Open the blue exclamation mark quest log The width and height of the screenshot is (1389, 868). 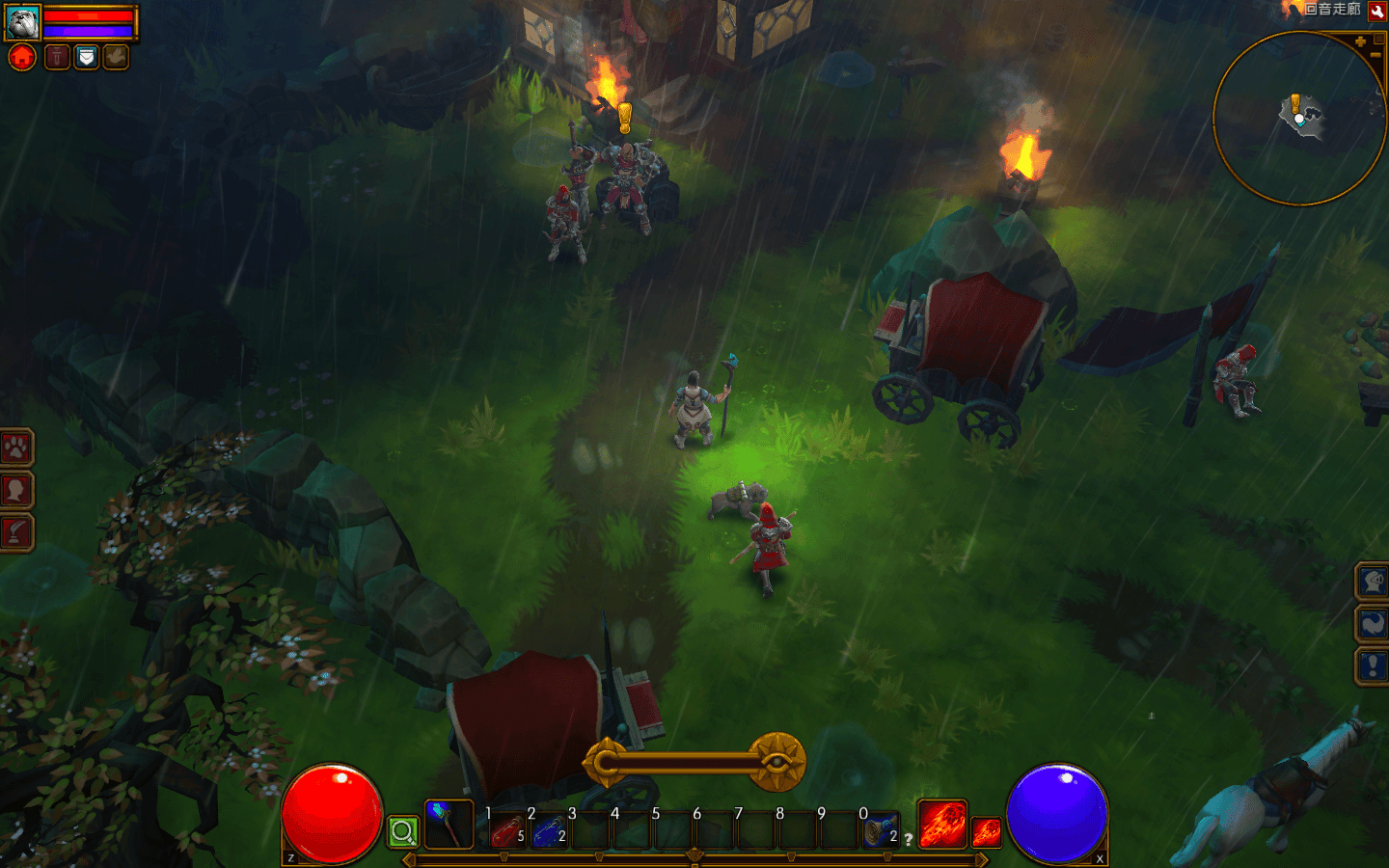[1373, 665]
